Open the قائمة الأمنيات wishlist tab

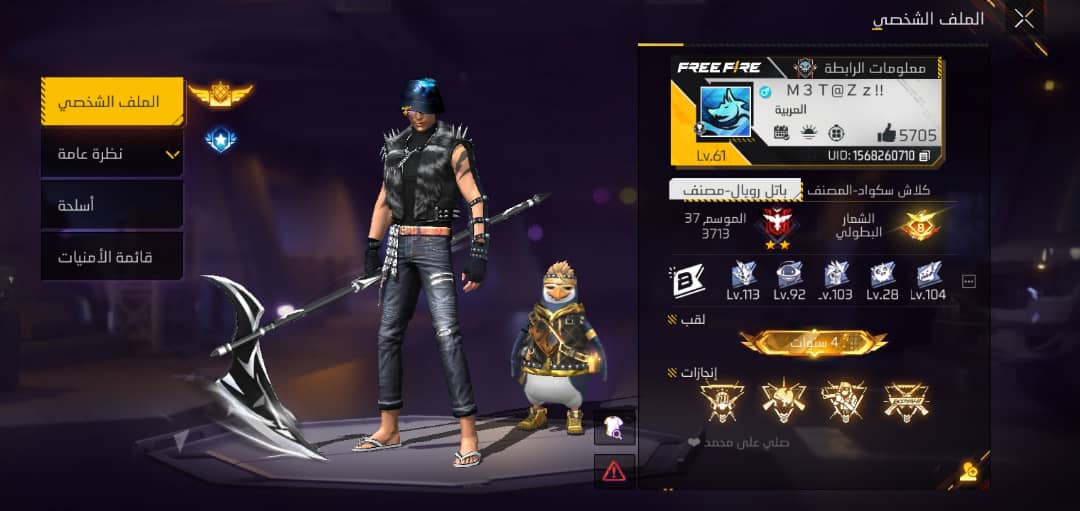[112, 257]
